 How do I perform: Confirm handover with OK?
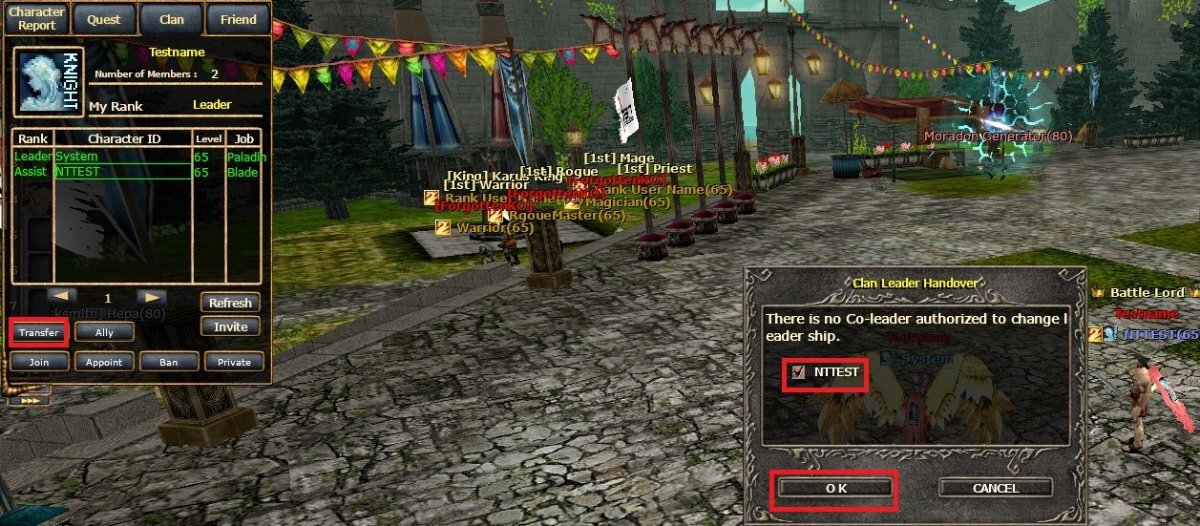click(x=836, y=488)
